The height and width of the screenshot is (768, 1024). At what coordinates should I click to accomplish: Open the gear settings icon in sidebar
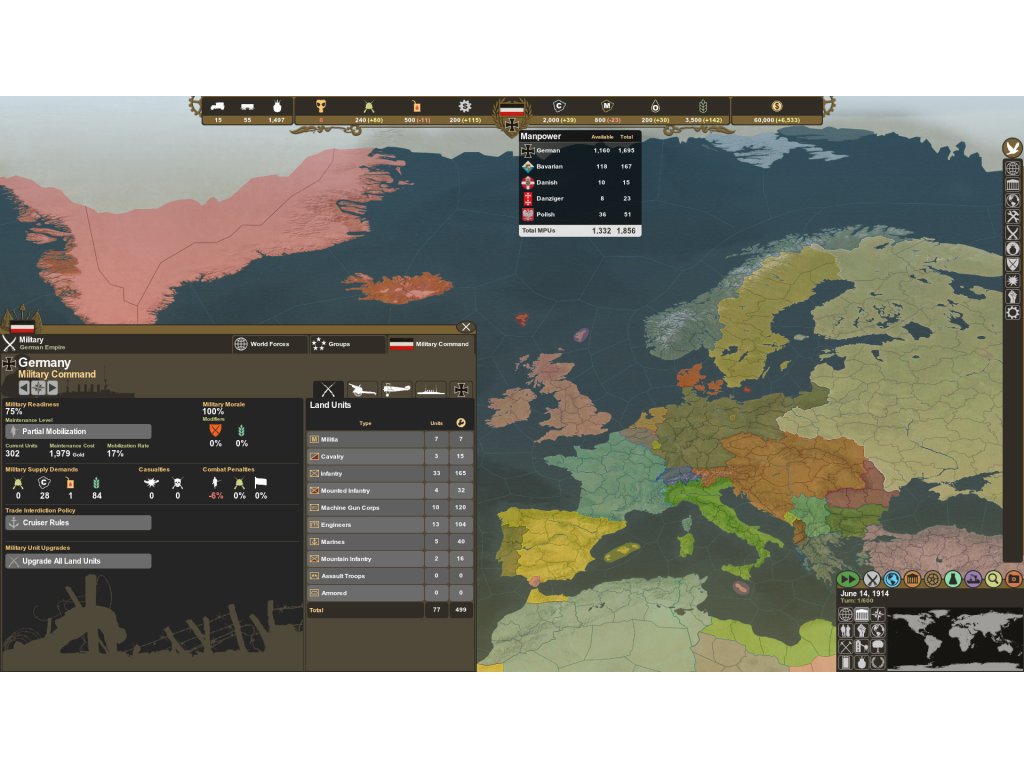click(x=1013, y=313)
